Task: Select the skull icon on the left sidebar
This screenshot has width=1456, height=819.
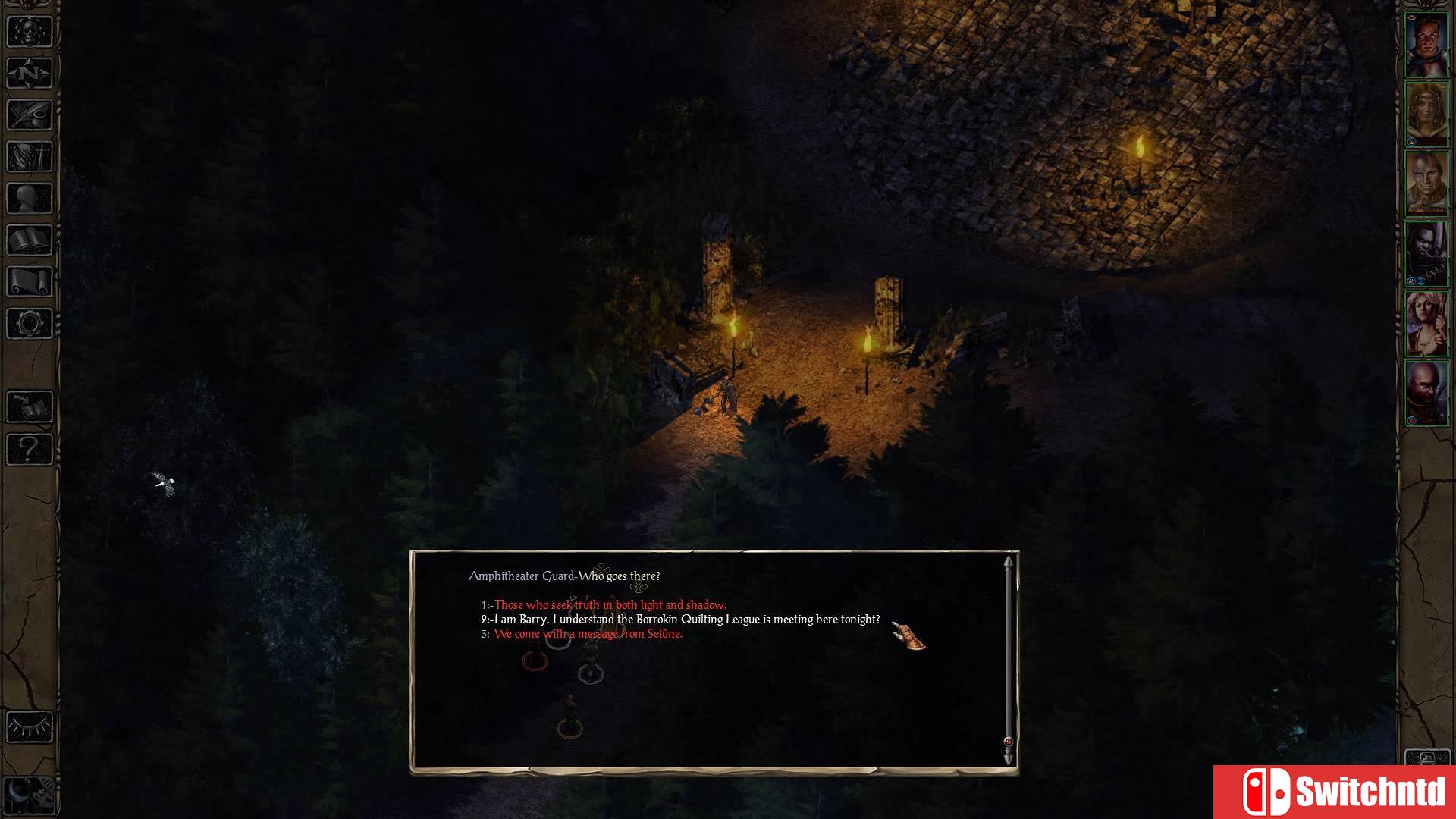Action: pyautogui.click(x=29, y=32)
